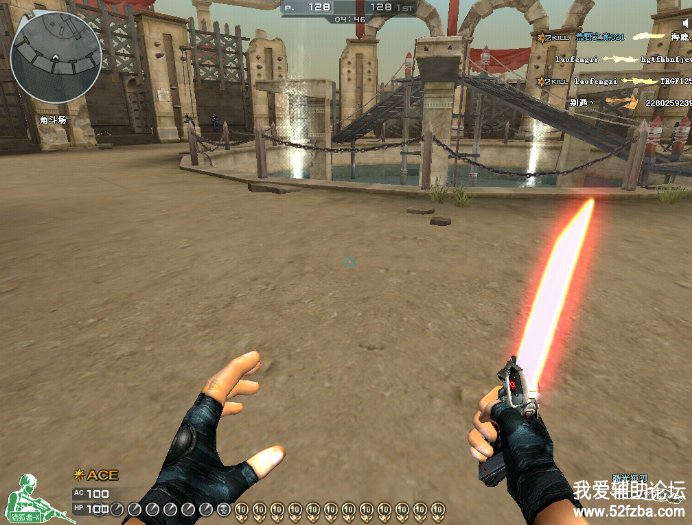Screen dimensions: 692x525
Task: Click the ACE badge above armor
Action: pos(96,475)
